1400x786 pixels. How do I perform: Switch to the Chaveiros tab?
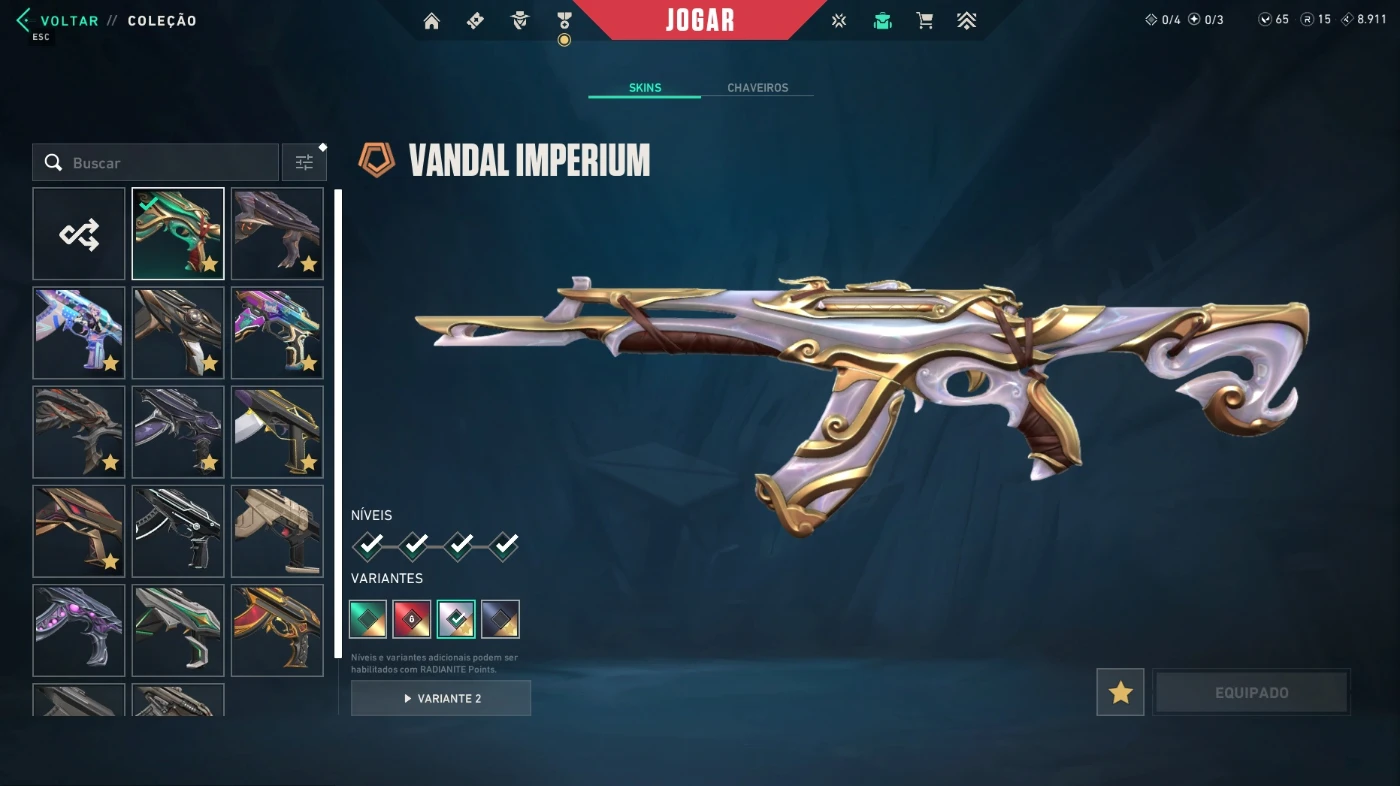pyautogui.click(x=757, y=88)
